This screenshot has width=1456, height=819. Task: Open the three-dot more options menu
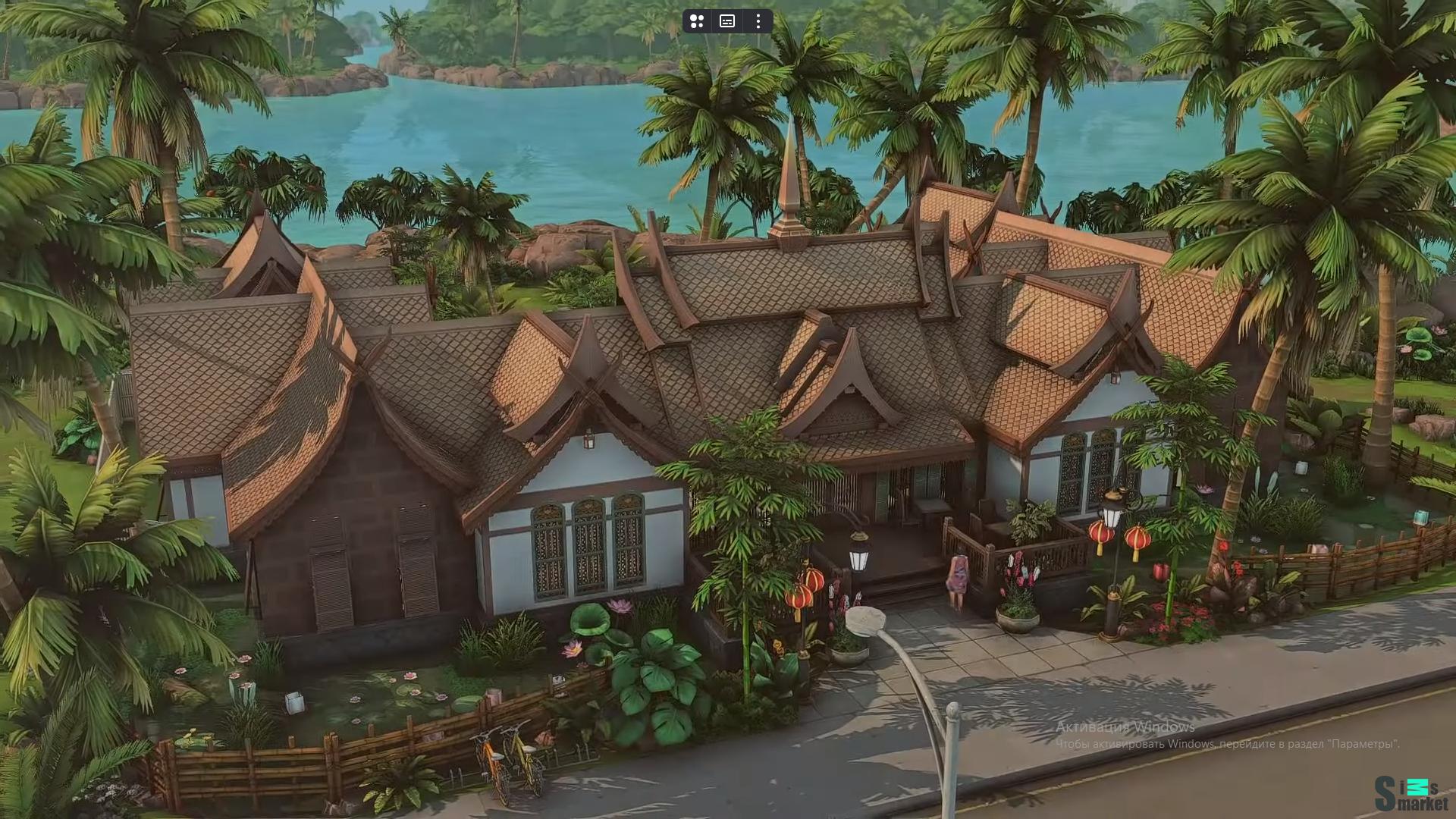tap(758, 21)
